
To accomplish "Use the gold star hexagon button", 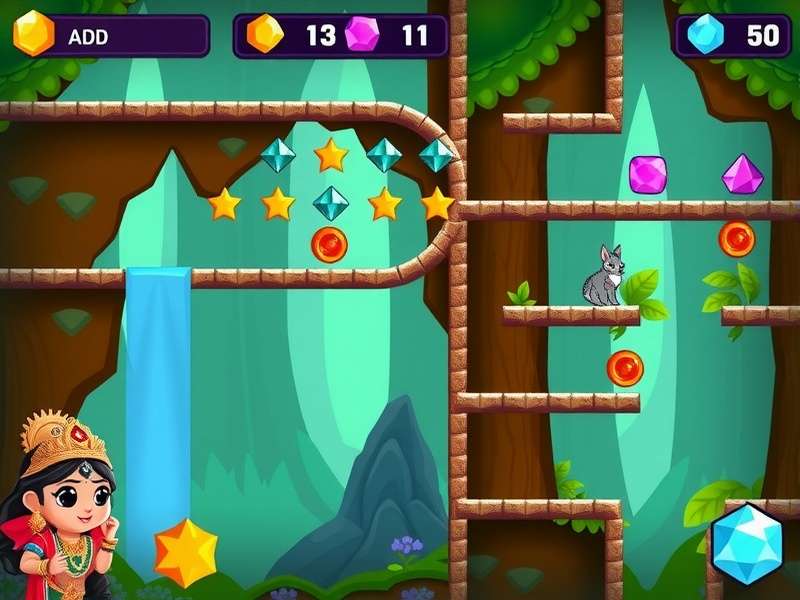I will coord(186,552).
